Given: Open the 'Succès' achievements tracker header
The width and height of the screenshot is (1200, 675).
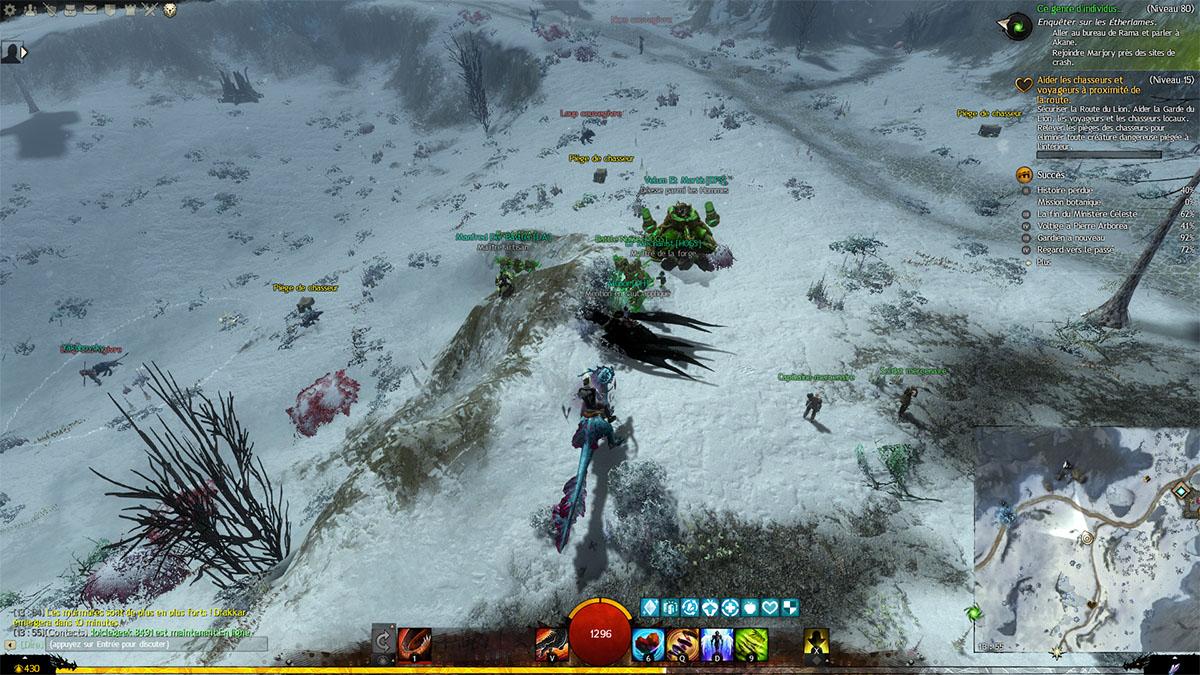Looking at the screenshot, I should (x=1052, y=175).
